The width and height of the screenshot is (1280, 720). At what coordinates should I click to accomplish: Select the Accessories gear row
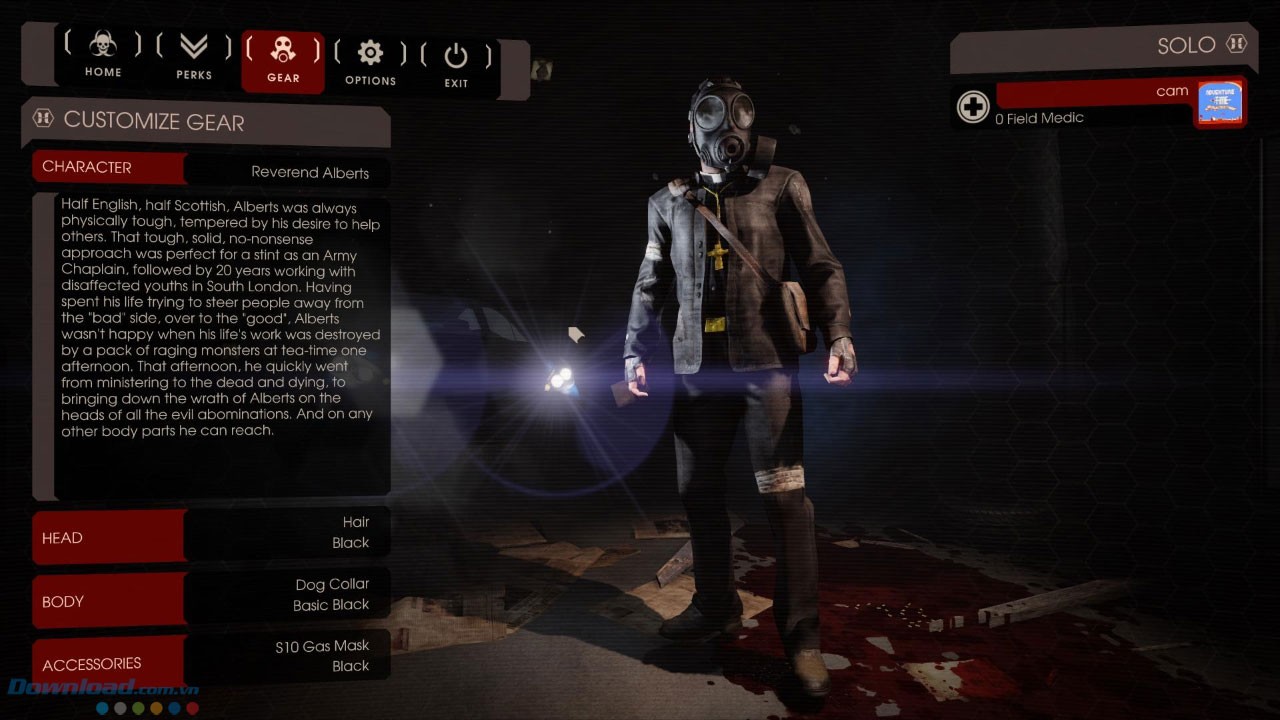pyautogui.click(x=210, y=660)
